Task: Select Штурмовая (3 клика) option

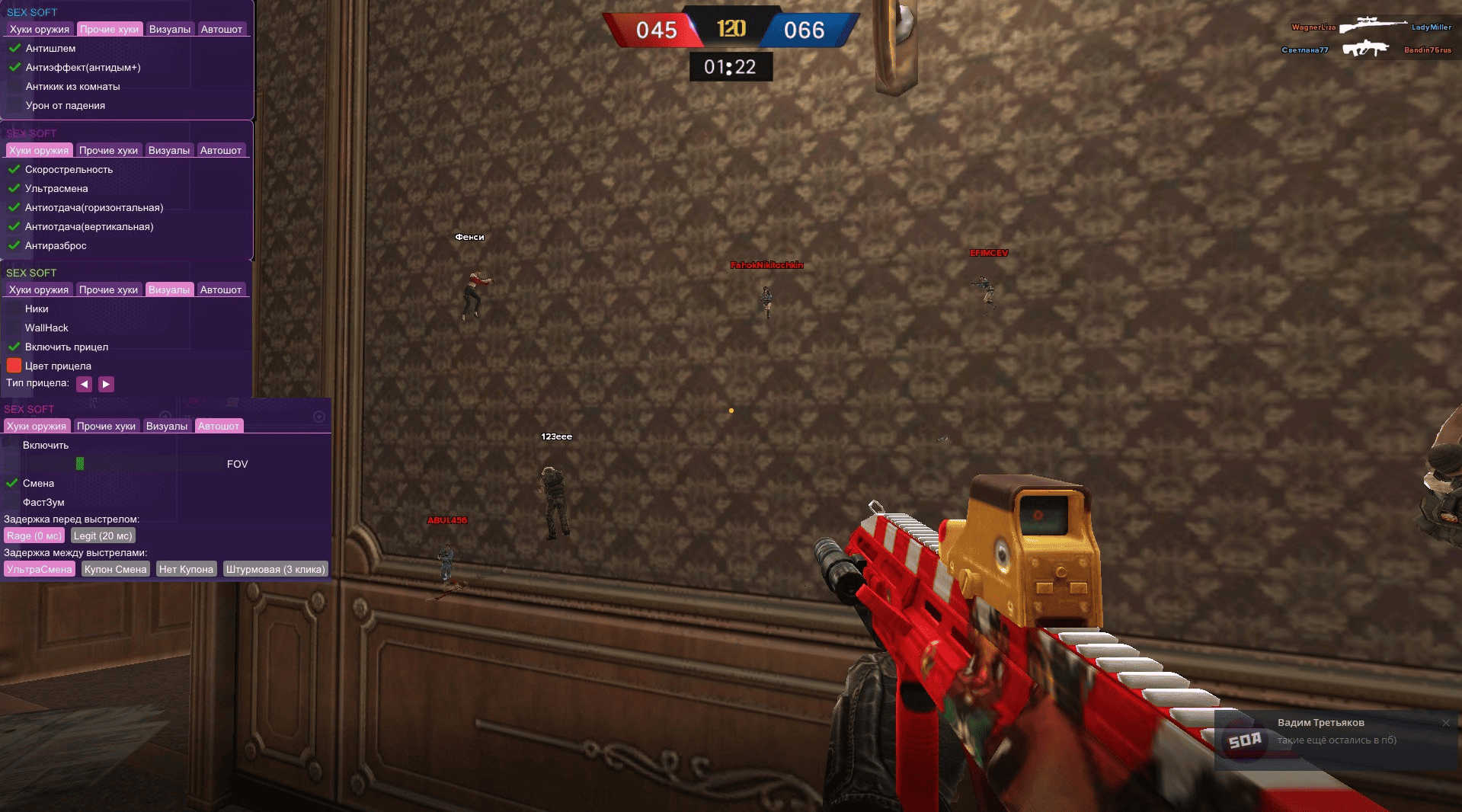Action: (275, 569)
